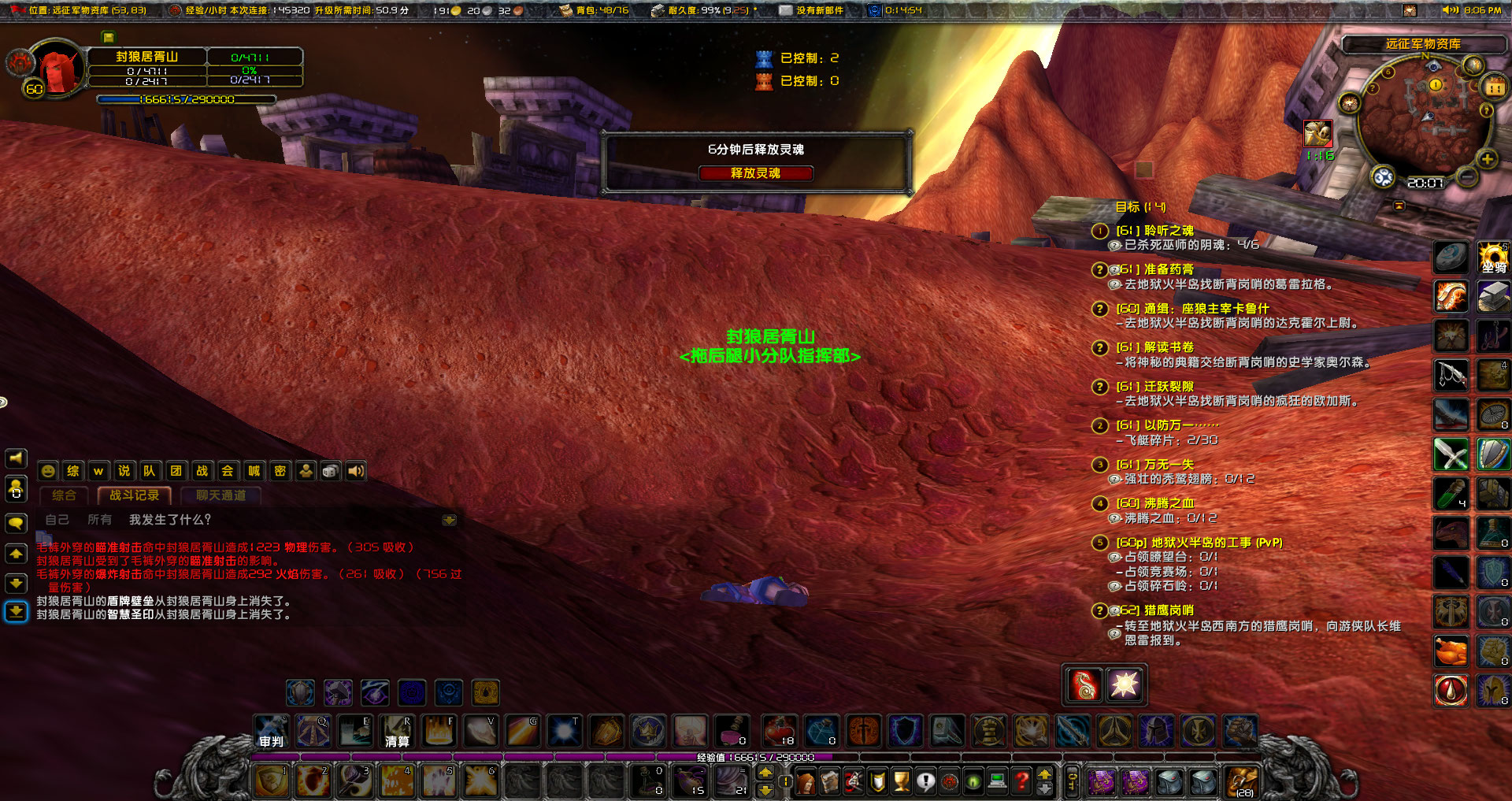
Task: Switch to the 聊天通道 chat tab
Action: [220, 495]
